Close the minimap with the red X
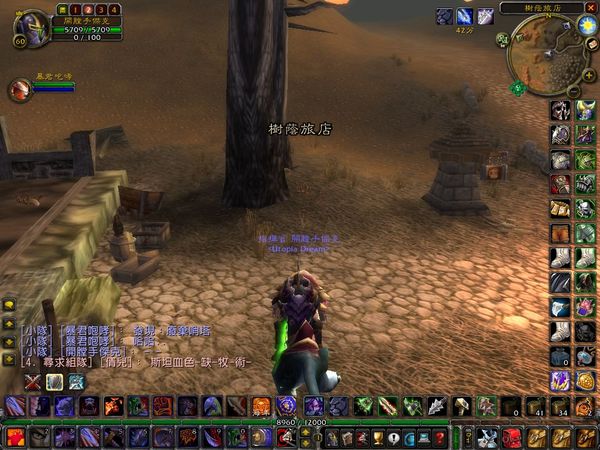 591,8
